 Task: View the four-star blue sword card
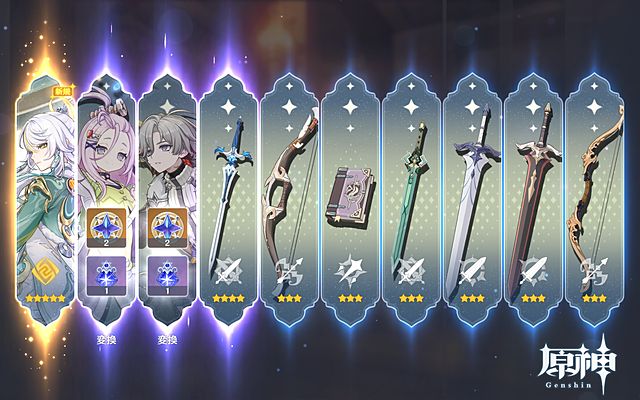coord(229,190)
